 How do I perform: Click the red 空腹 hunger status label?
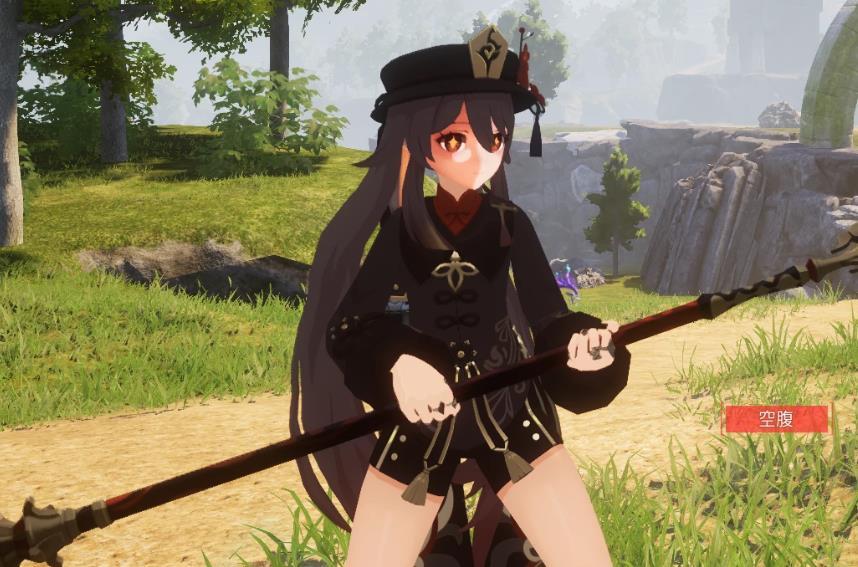click(x=777, y=419)
